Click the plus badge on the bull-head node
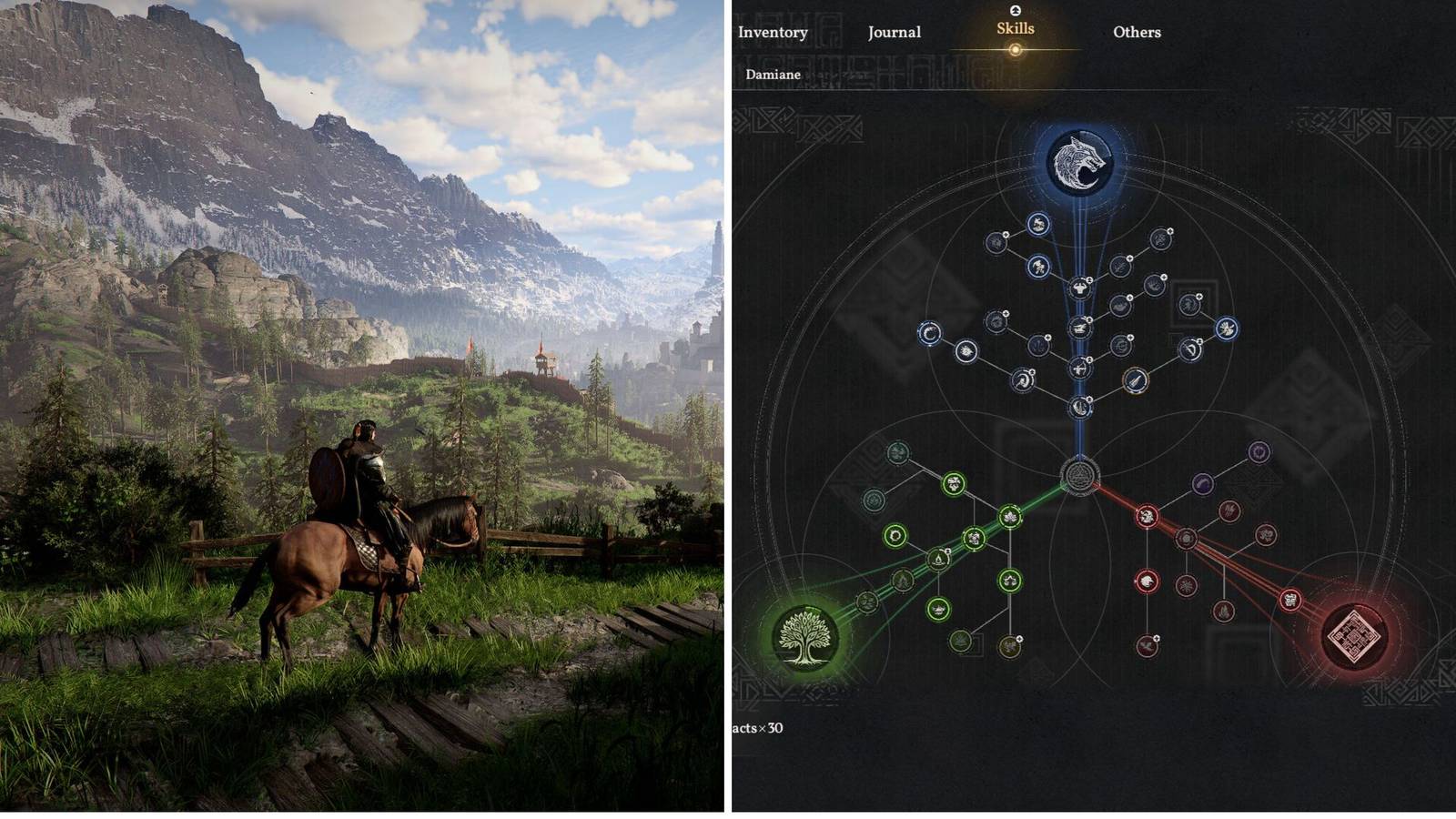1456x819 pixels. (1088, 279)
